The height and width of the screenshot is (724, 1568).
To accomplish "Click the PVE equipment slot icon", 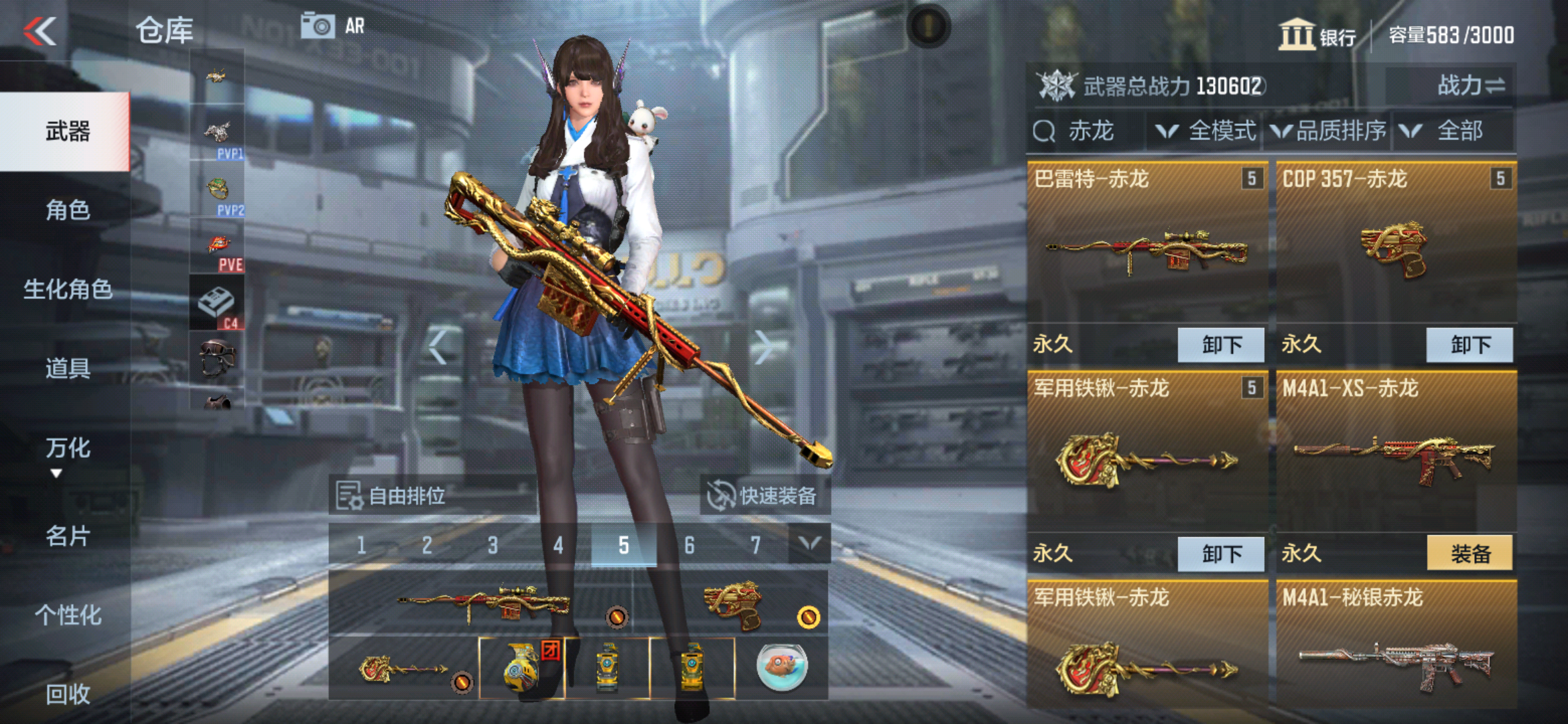I will pyautogui.click(x=220, y=248).
